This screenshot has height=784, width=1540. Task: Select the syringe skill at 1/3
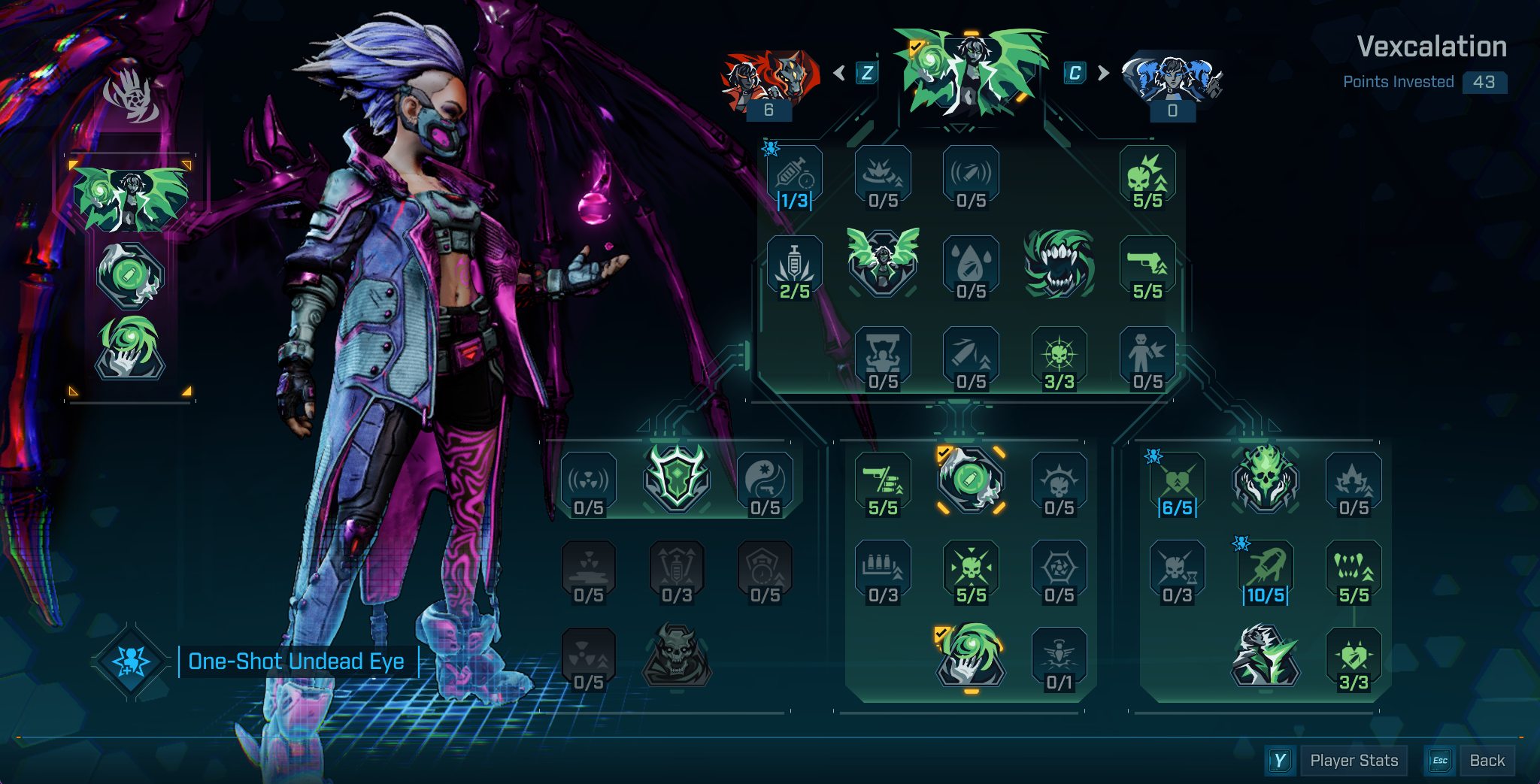click(795, 177)
